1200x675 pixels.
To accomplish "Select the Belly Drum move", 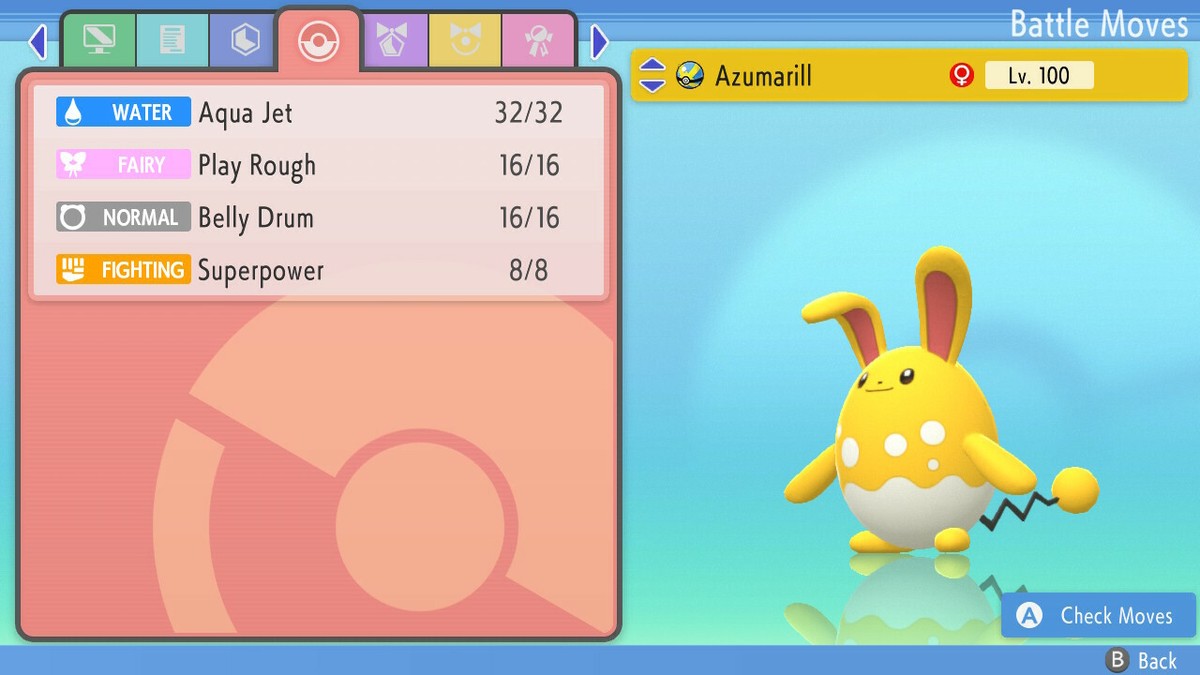I will click(318, 218).
